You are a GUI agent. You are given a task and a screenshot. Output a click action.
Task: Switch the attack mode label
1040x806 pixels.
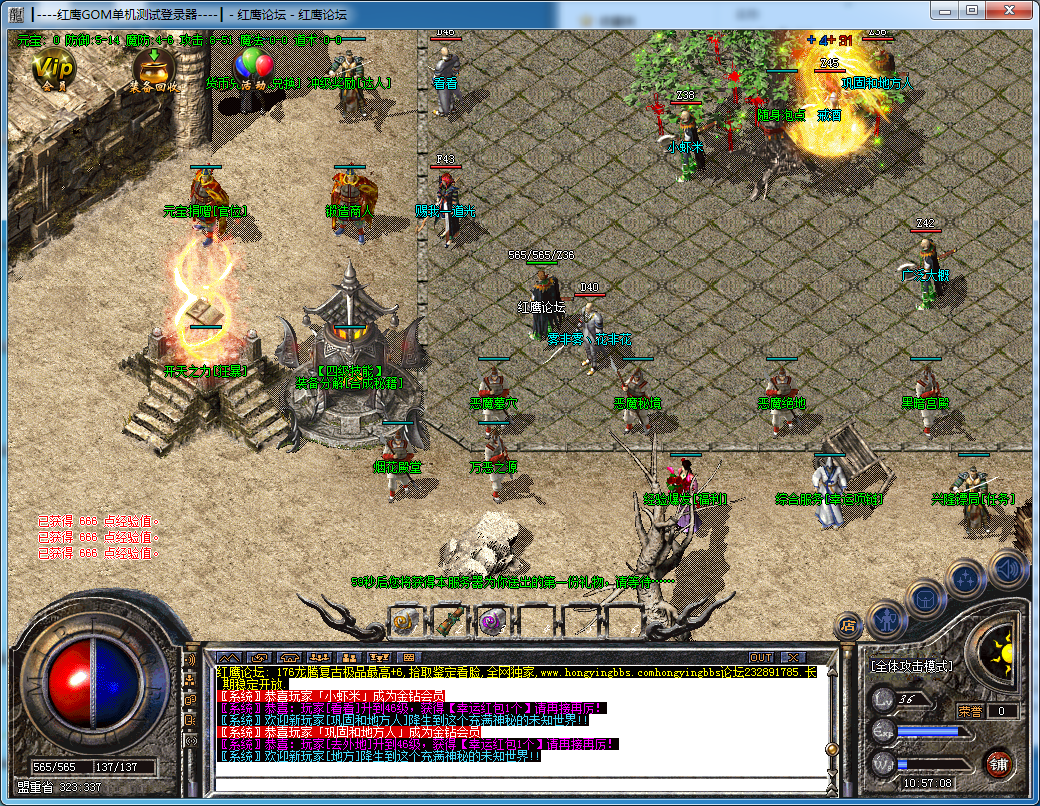911,665
